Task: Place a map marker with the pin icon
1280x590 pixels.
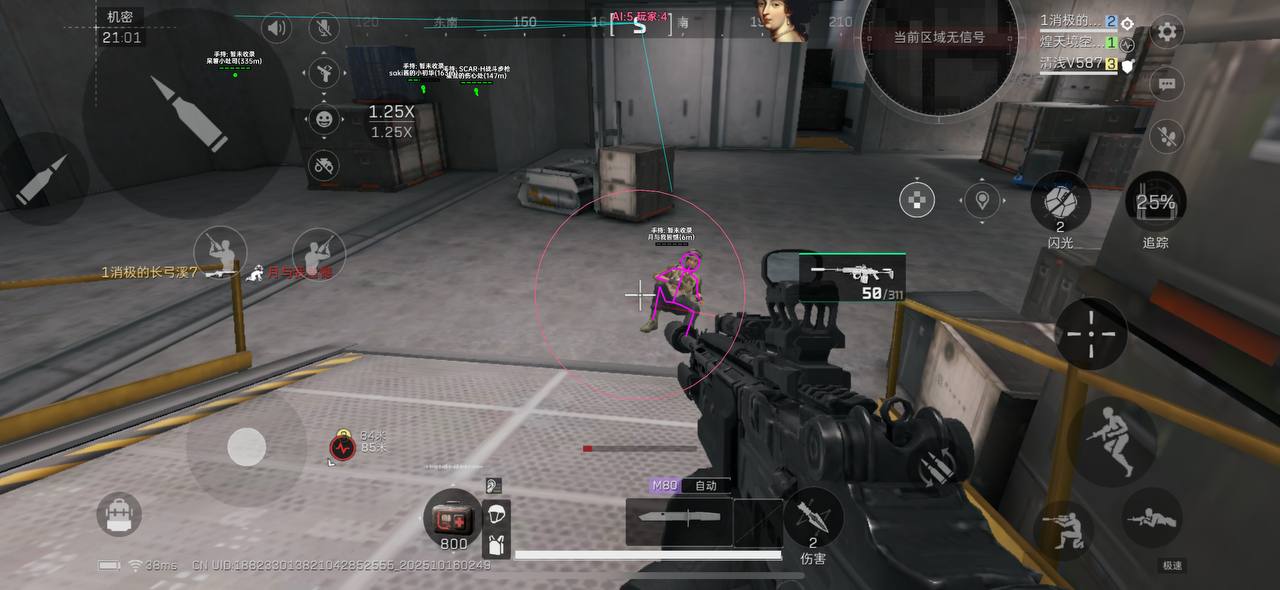Action: tap(983, 201)
